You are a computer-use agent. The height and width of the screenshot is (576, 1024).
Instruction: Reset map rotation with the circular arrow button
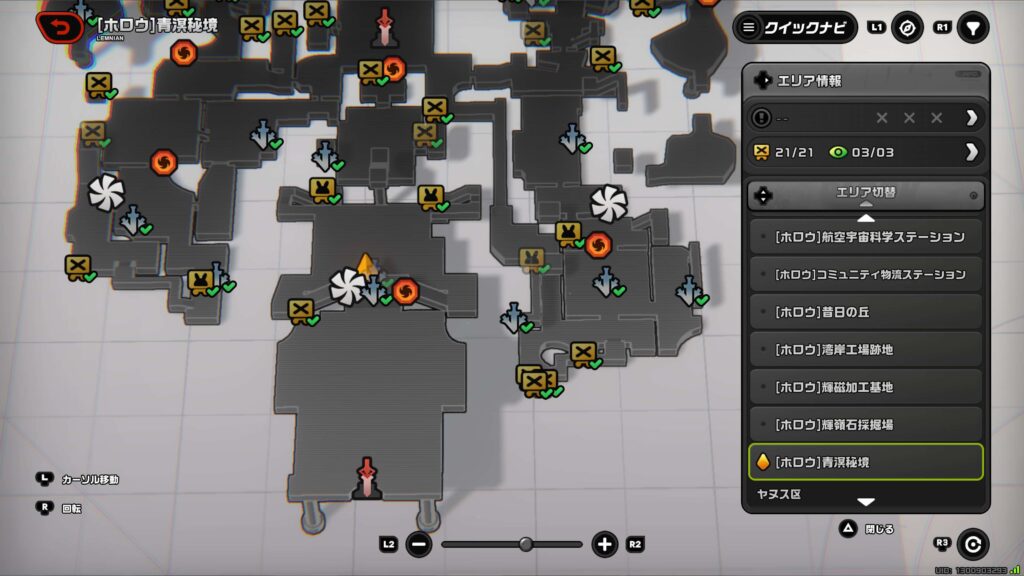[x=972, y=544]
